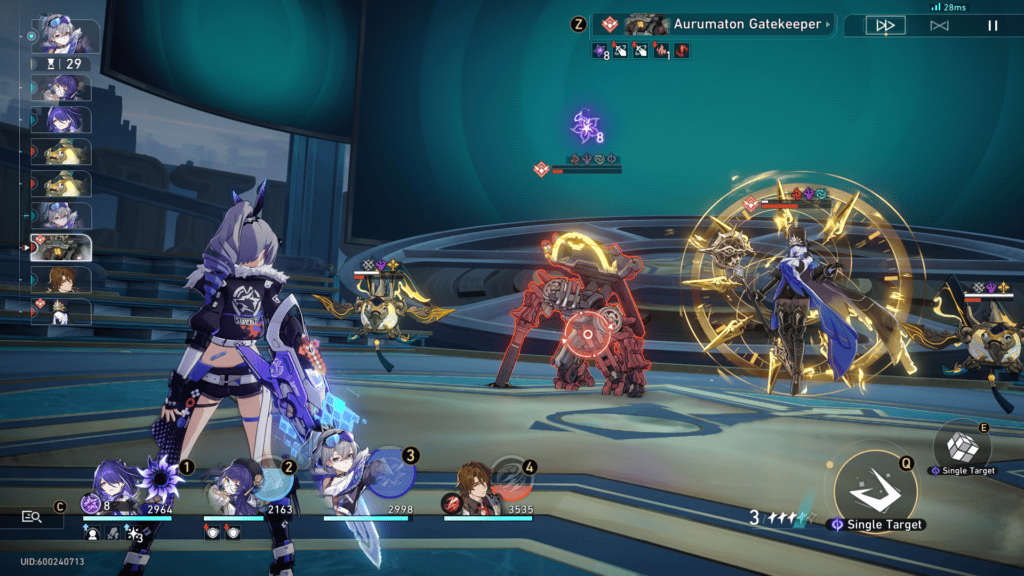Toggle the double-arrow battle speed button
Image resolution: width=1024 pixels, height=576 pixels.
(884, 25)
